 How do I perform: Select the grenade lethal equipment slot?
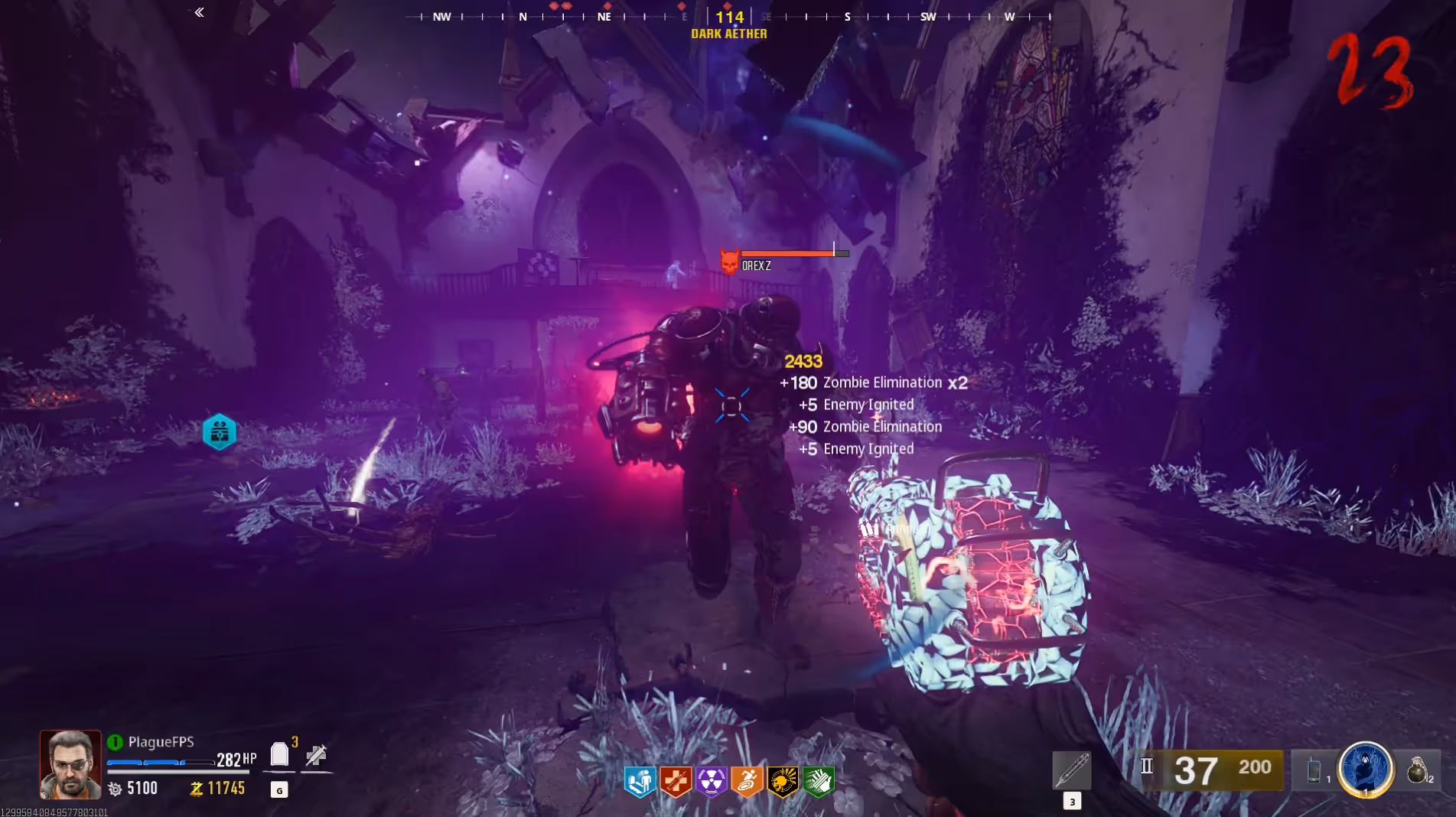pos(1417,770)
